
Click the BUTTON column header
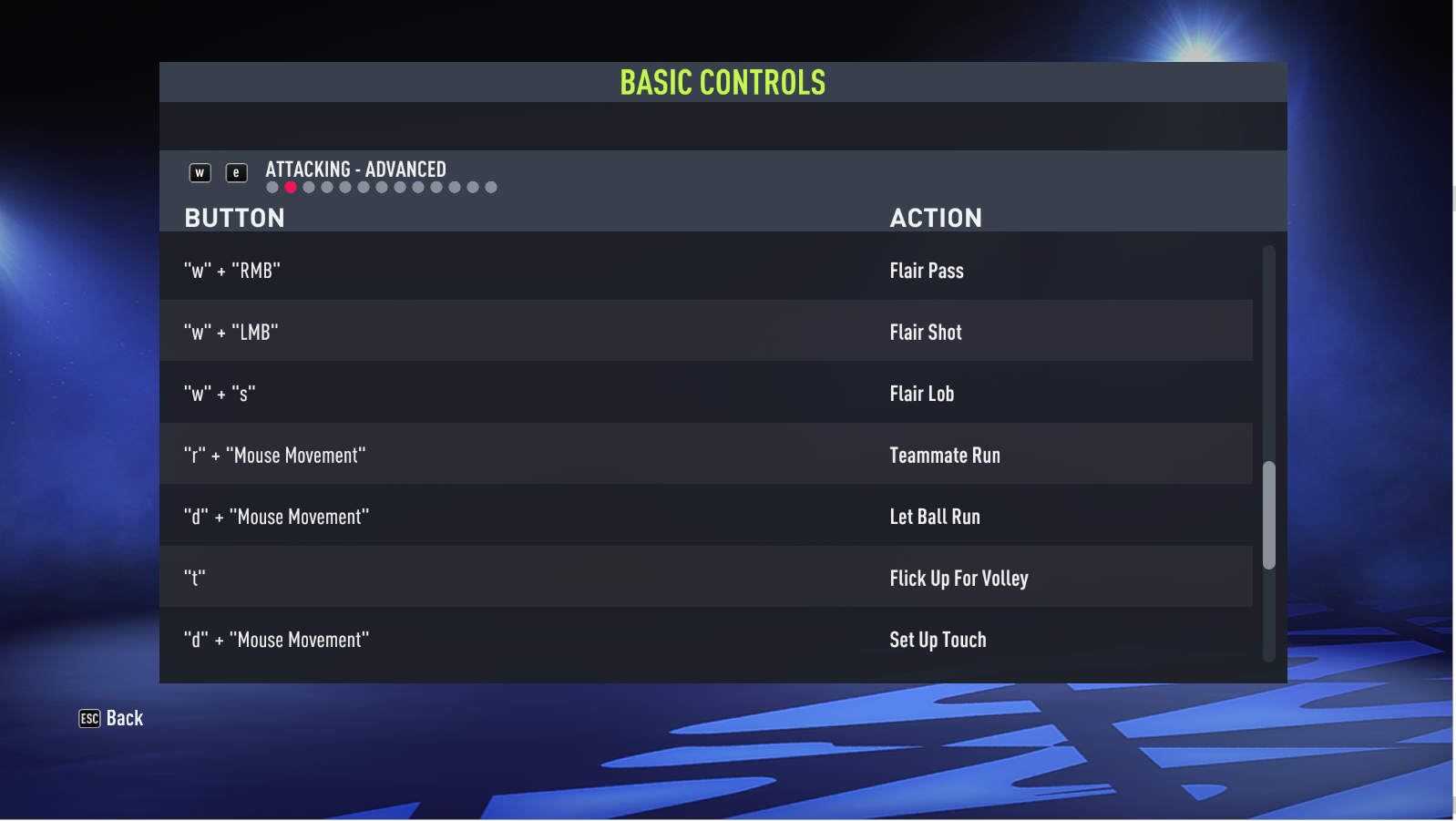234,218
